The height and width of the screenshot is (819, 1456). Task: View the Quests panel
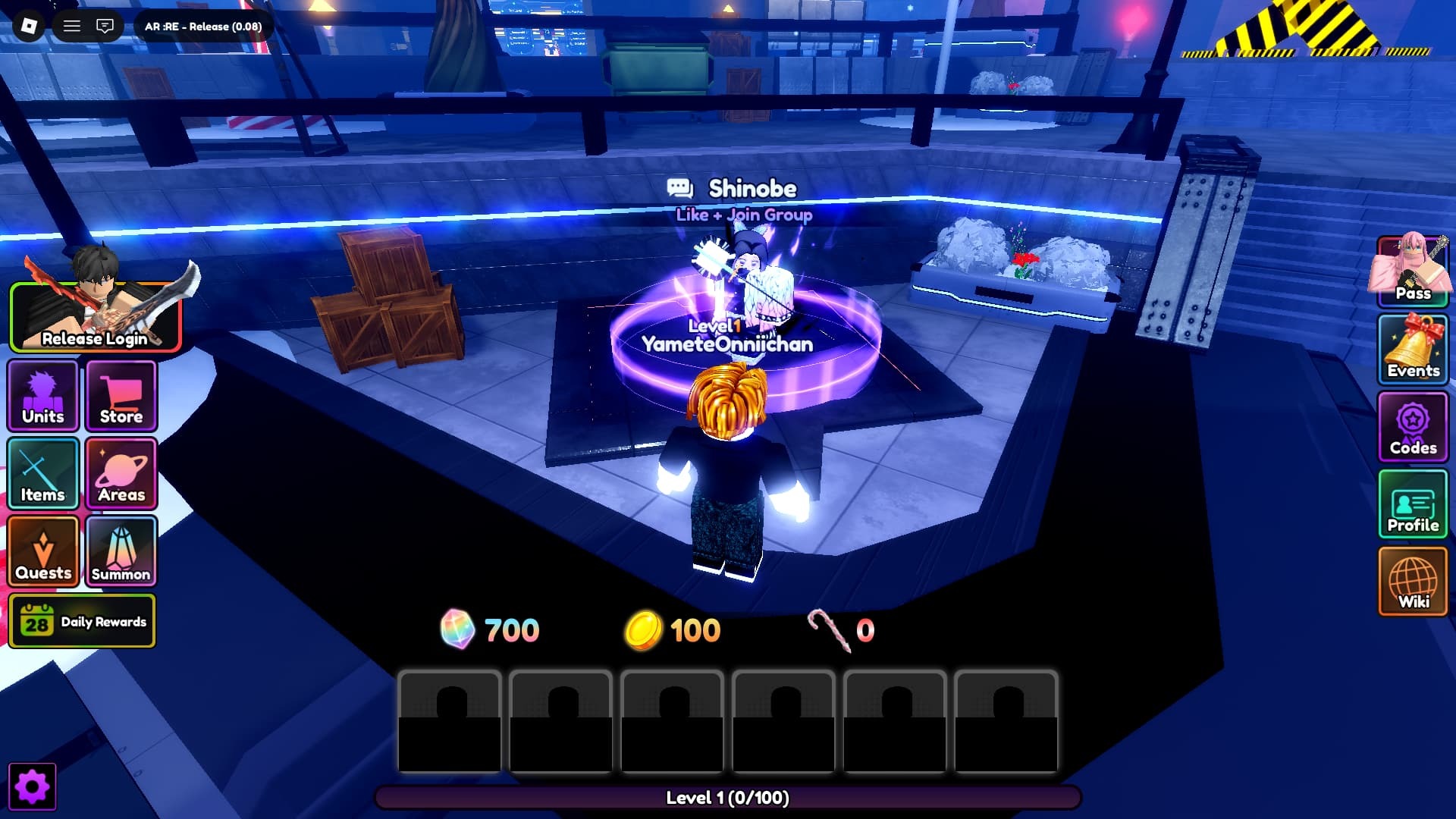click(x=43, y=551)
